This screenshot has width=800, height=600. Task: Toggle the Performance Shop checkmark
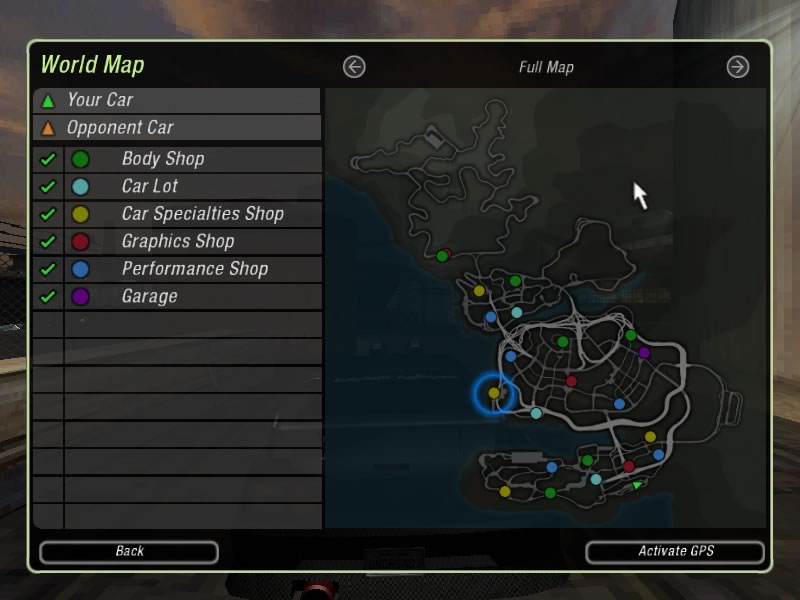point(47,269)
